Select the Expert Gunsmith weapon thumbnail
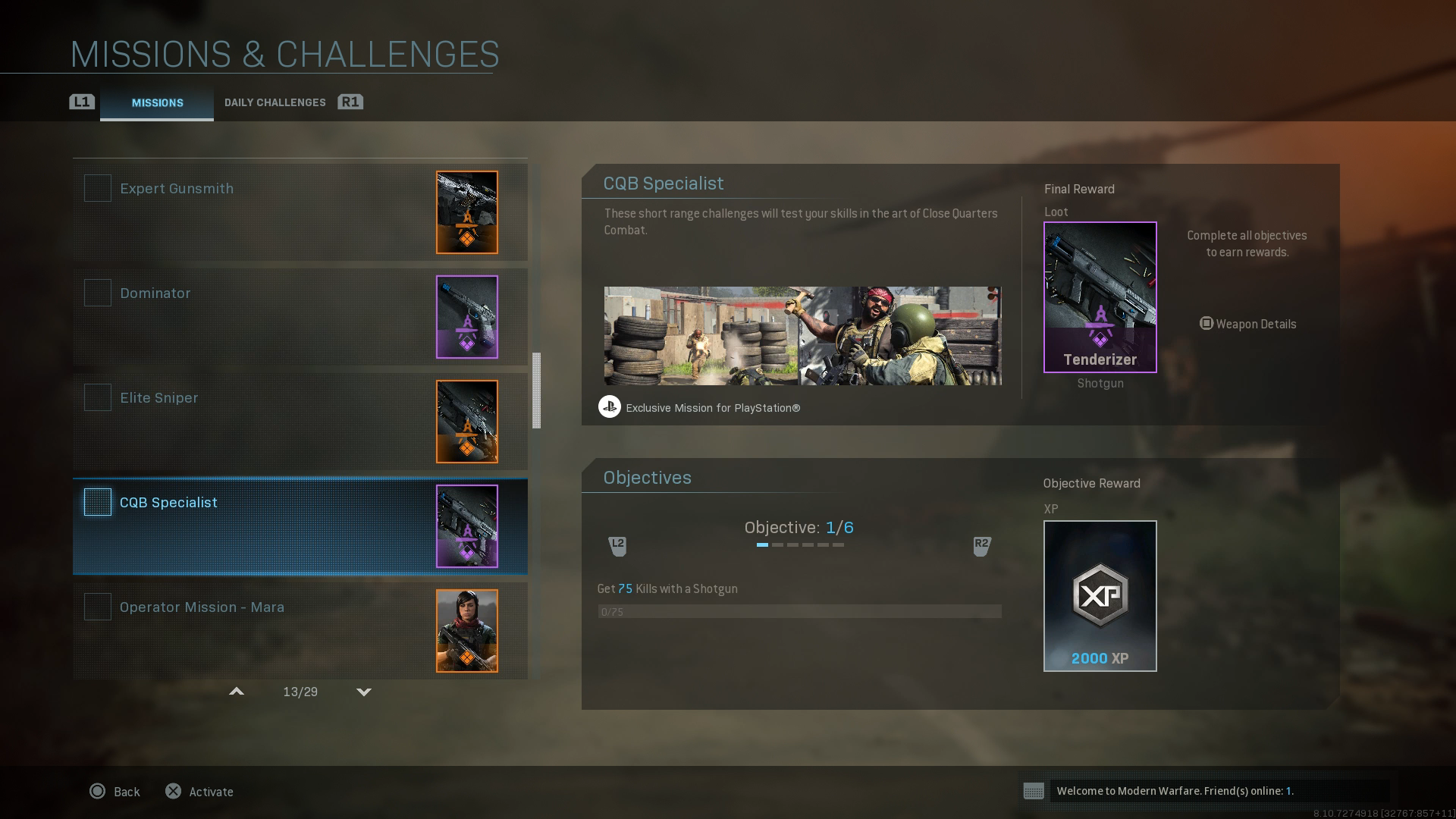Image resolution: width=1456 pixels, height=819 pixels. tap(467, 212)
